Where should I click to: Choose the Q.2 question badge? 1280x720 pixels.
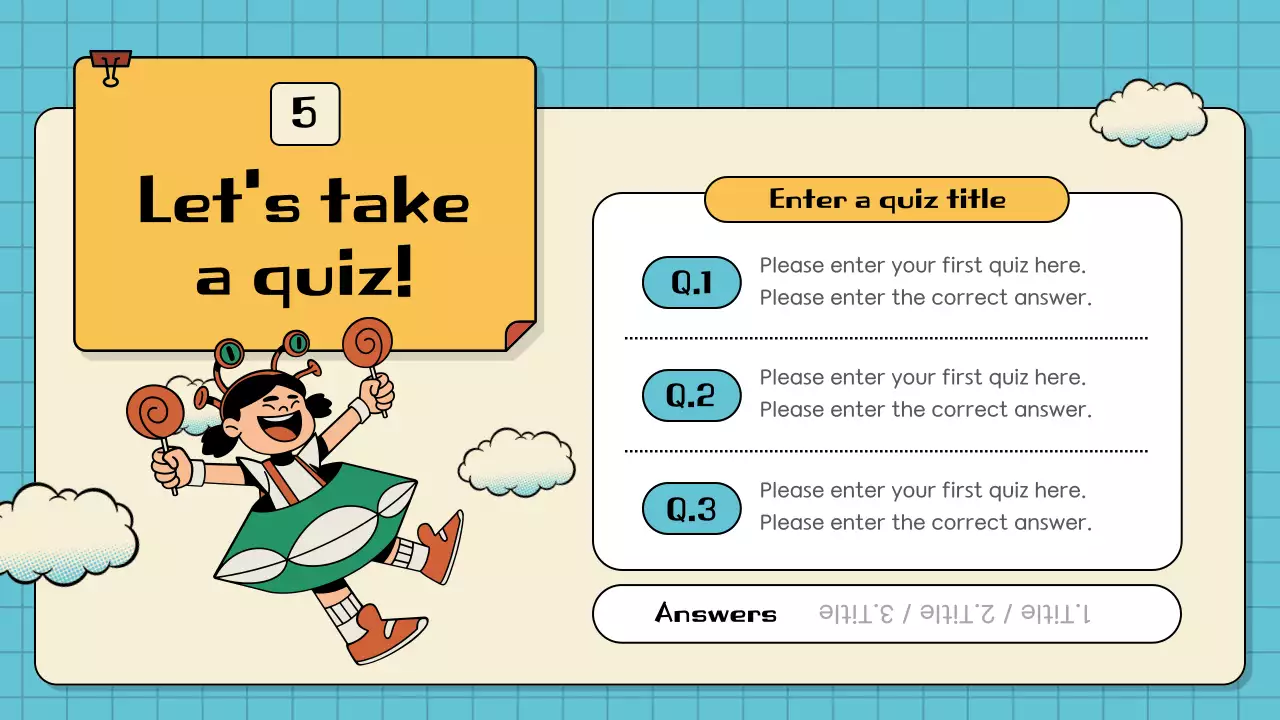[691, 396]
